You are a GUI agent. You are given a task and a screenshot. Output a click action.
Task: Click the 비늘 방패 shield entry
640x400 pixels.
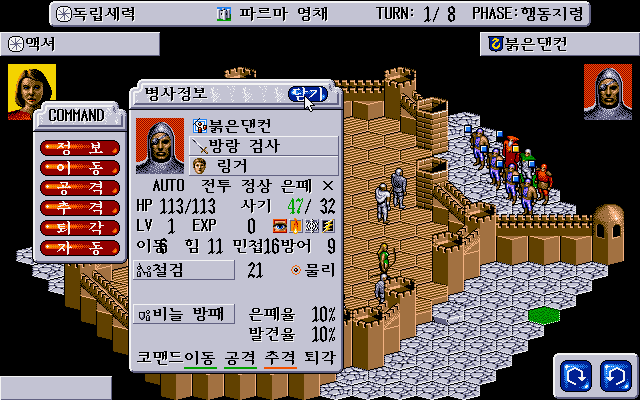click(x=184, y=314)
